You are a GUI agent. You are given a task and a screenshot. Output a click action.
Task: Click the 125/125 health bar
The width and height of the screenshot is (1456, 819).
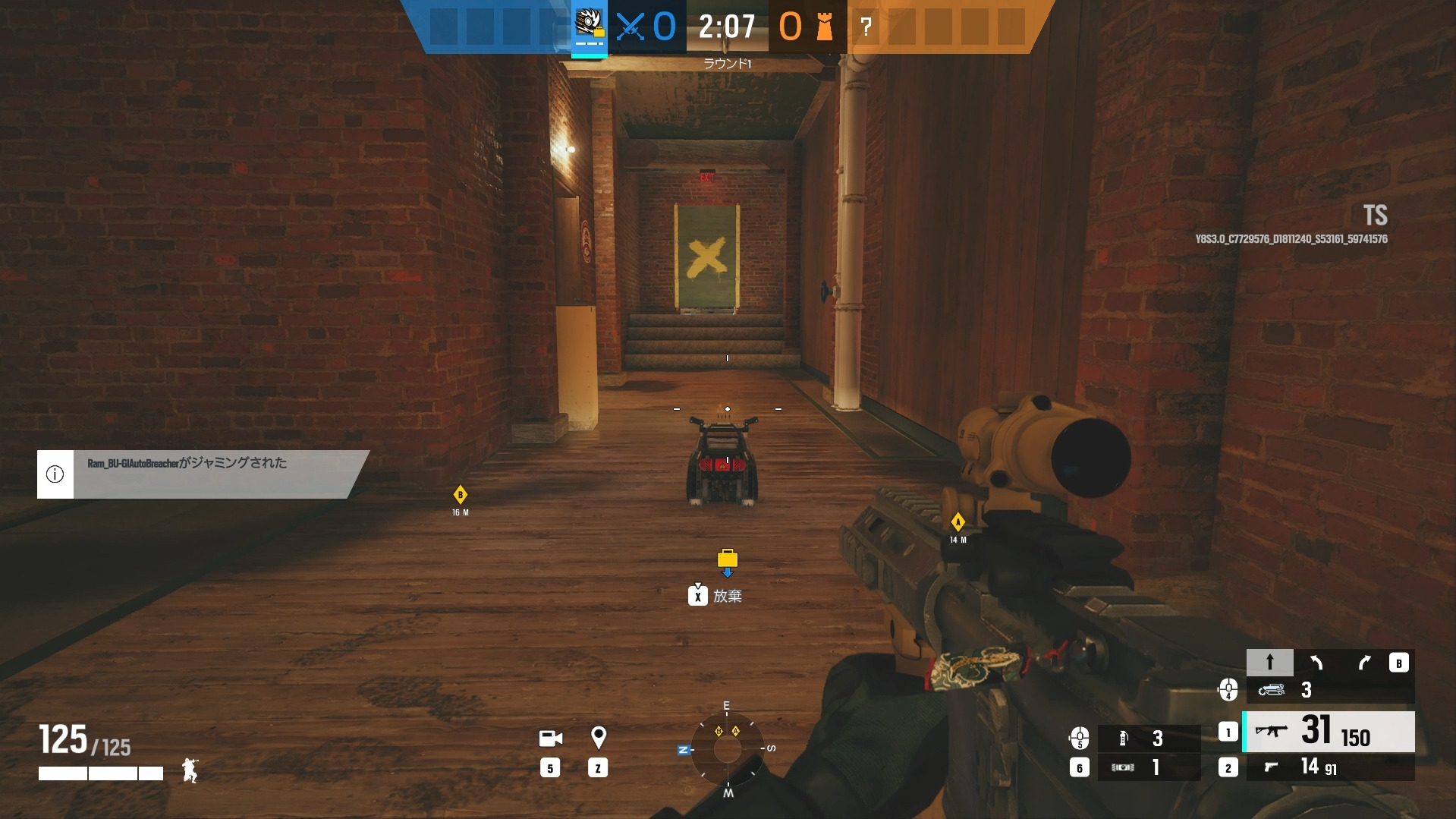point(83,740)
